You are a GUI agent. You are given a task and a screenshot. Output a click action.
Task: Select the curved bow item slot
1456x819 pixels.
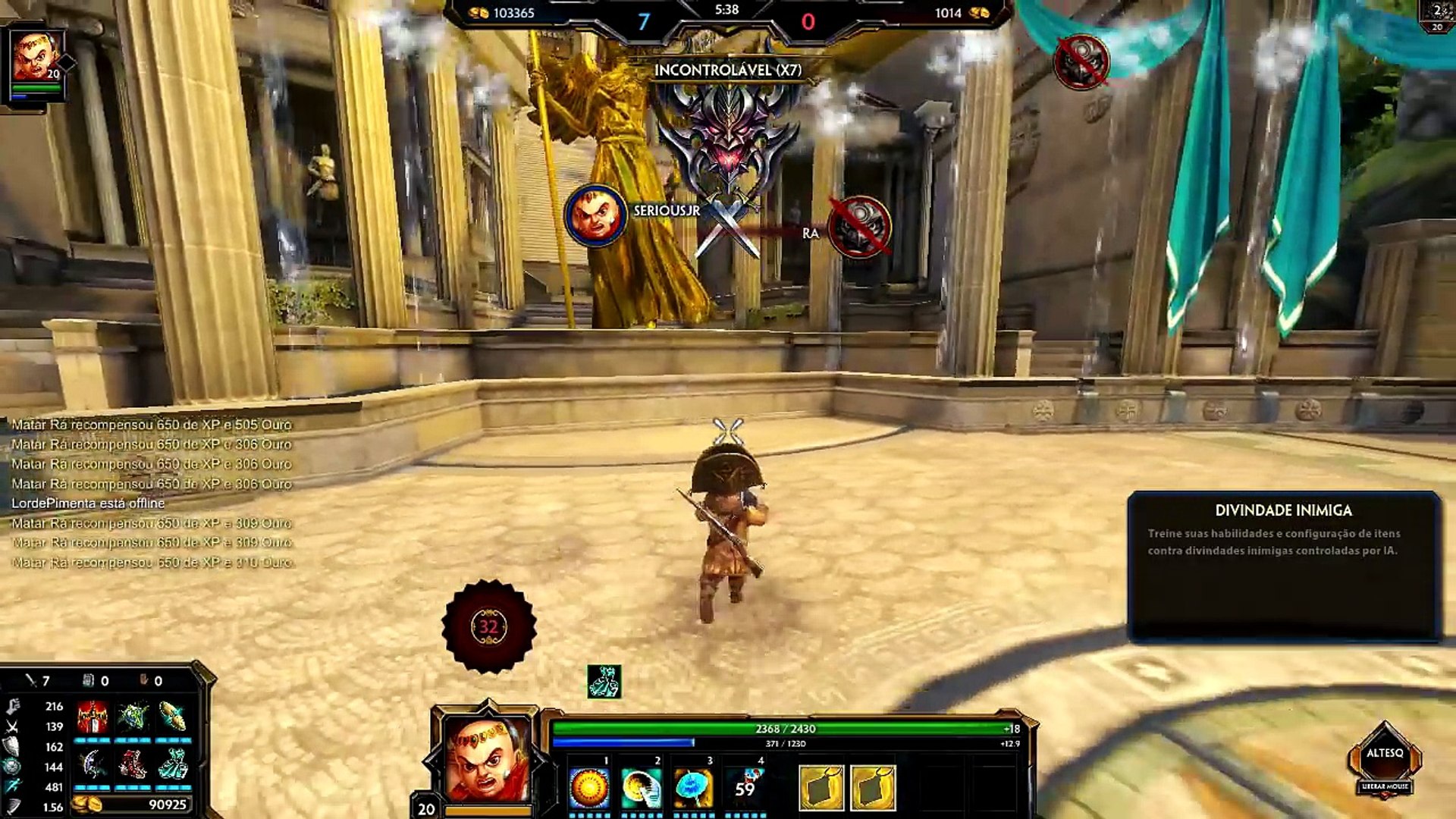pos(93,765)
